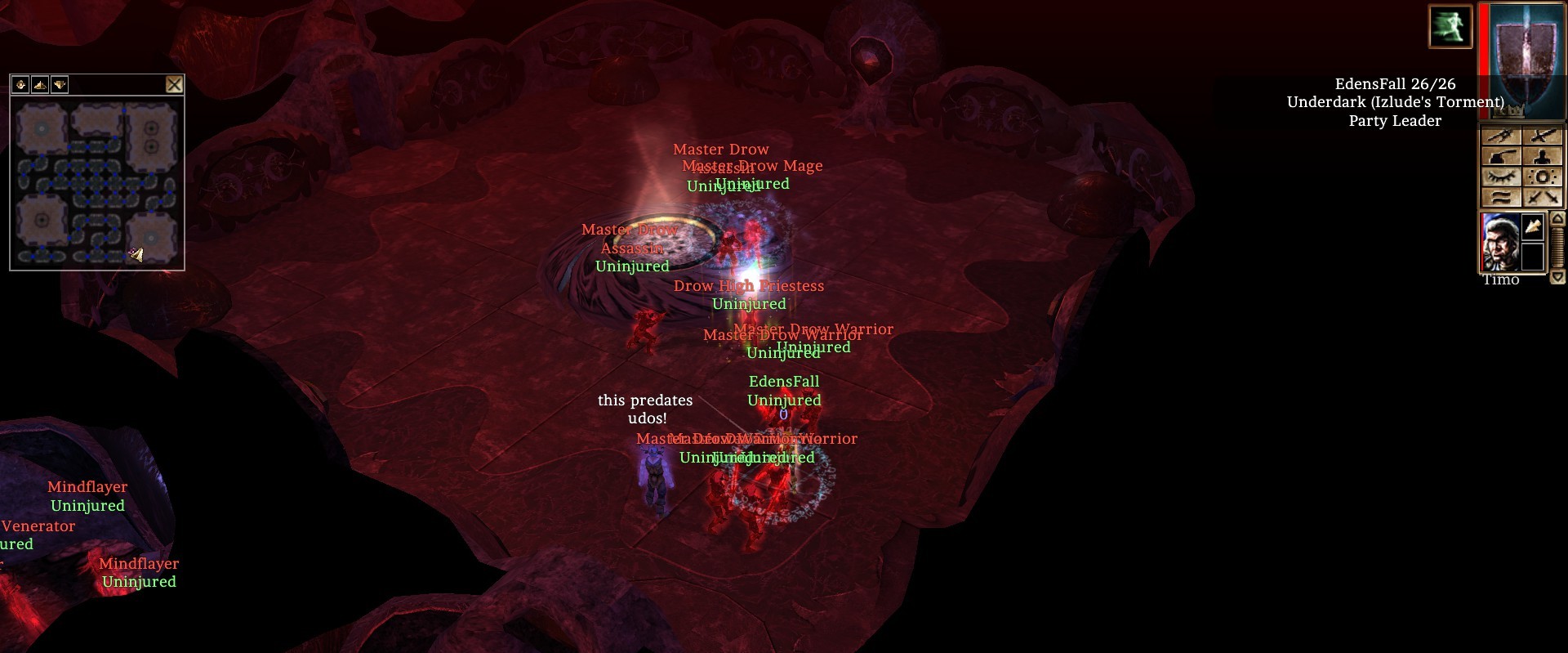Screen dimensions: 1568x653
Task: Open the ringed circle options button
Action: click(1543, 177)
